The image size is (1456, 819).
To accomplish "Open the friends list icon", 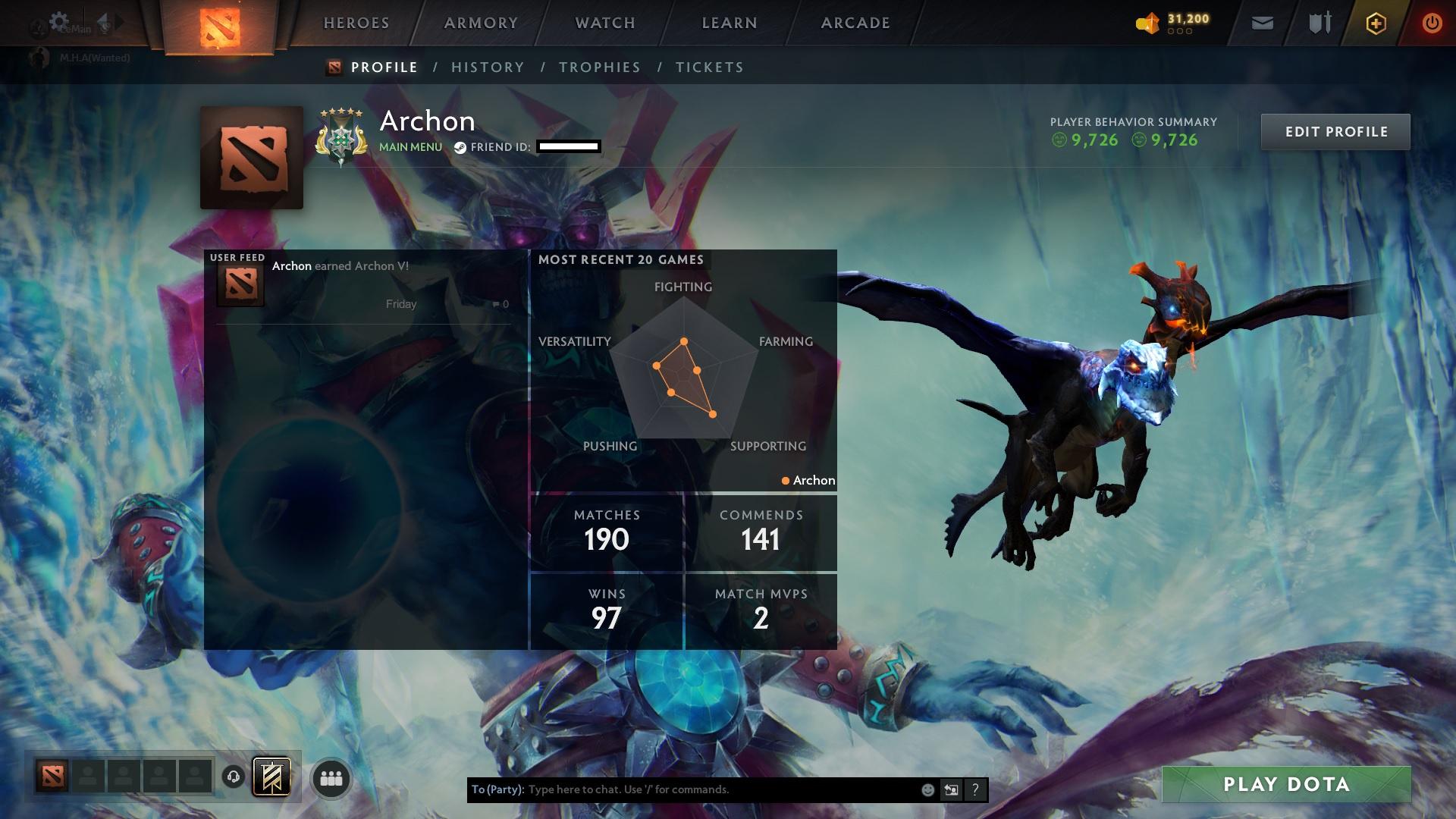I will (x=331, y=778).
